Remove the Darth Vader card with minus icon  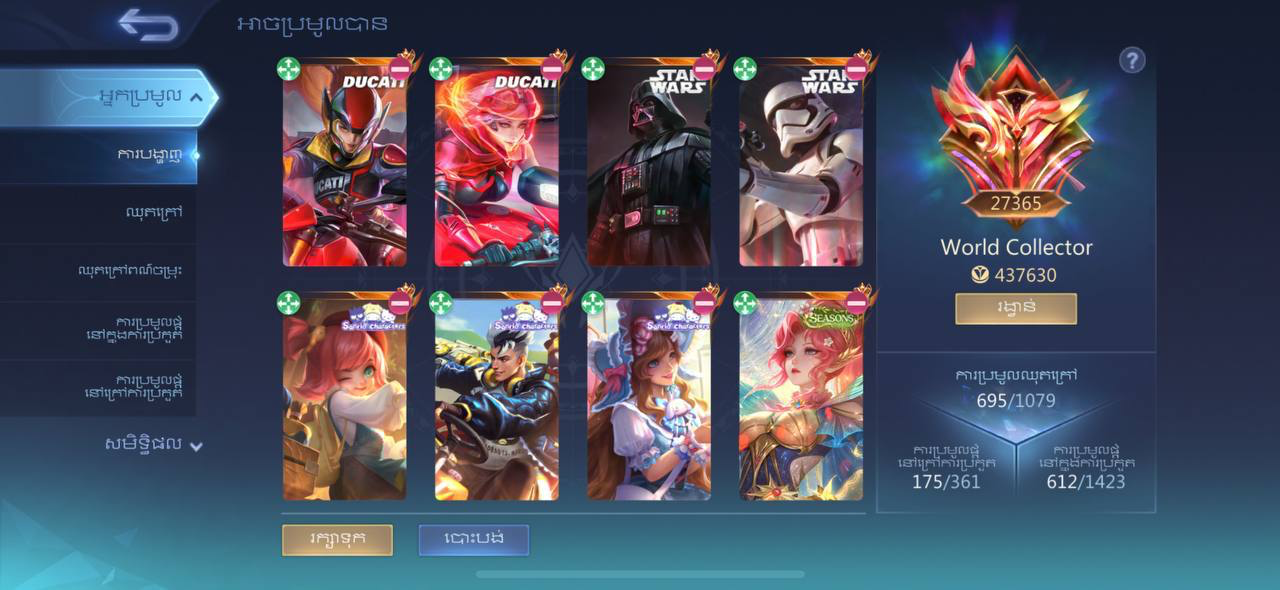(704, 69)
